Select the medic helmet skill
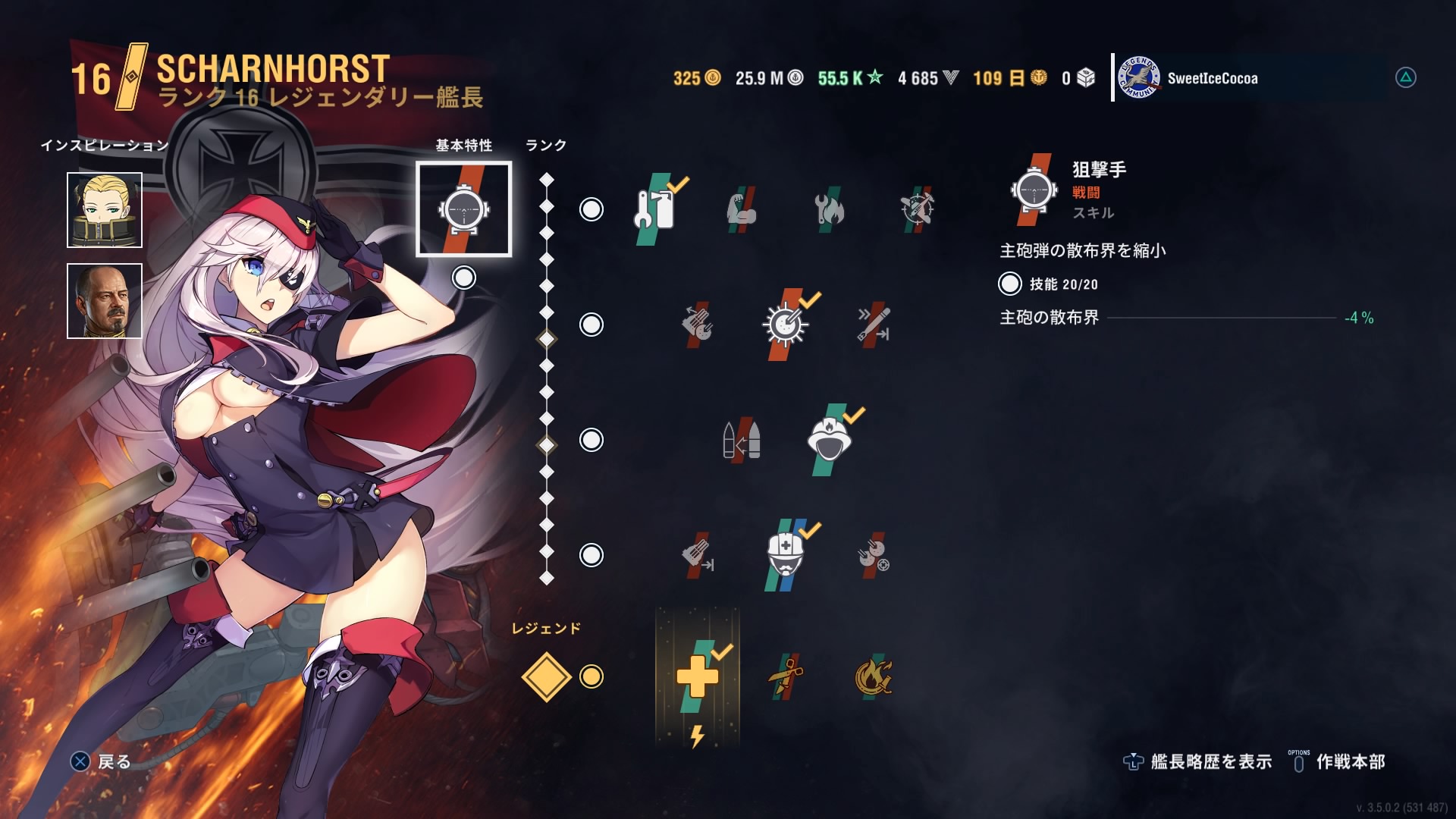 (785, 555)
